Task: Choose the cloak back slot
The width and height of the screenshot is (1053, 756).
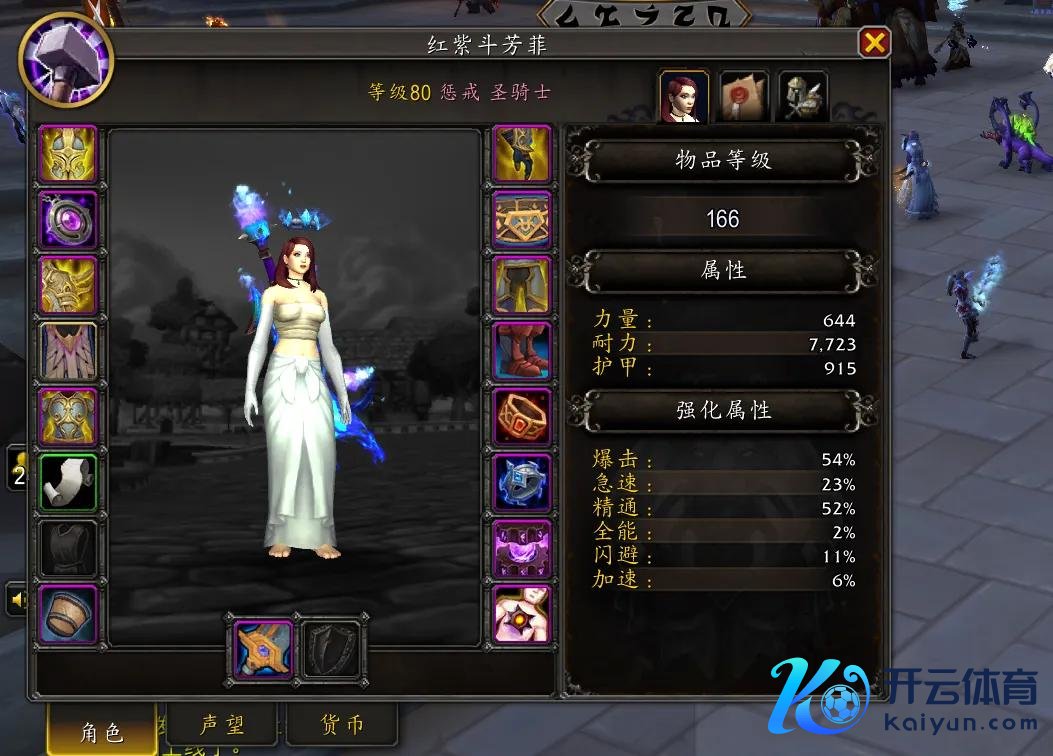Action: [68, 352]
